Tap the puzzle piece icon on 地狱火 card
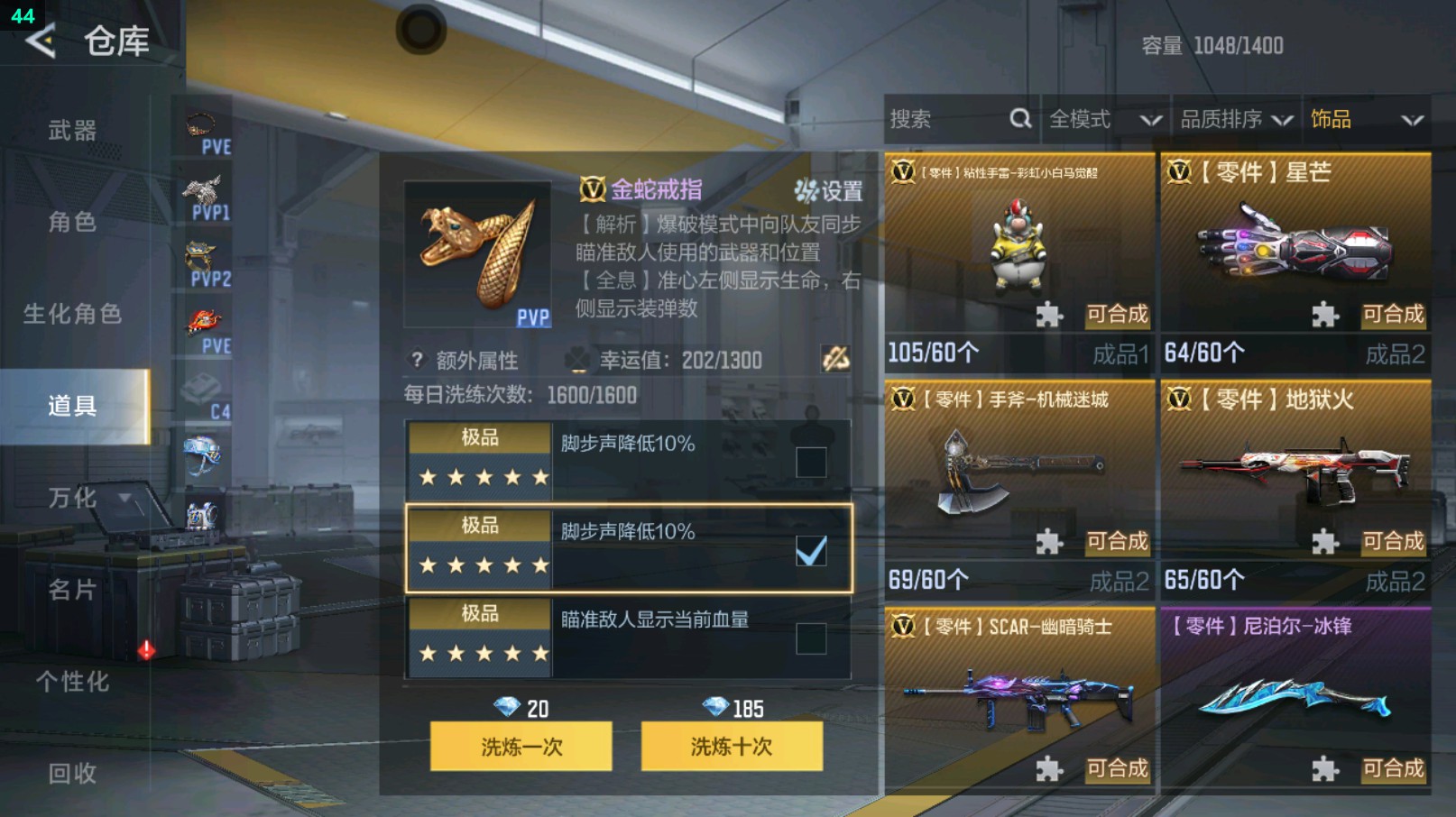This screenshot has height=817, width=1456. [1323, 545]
